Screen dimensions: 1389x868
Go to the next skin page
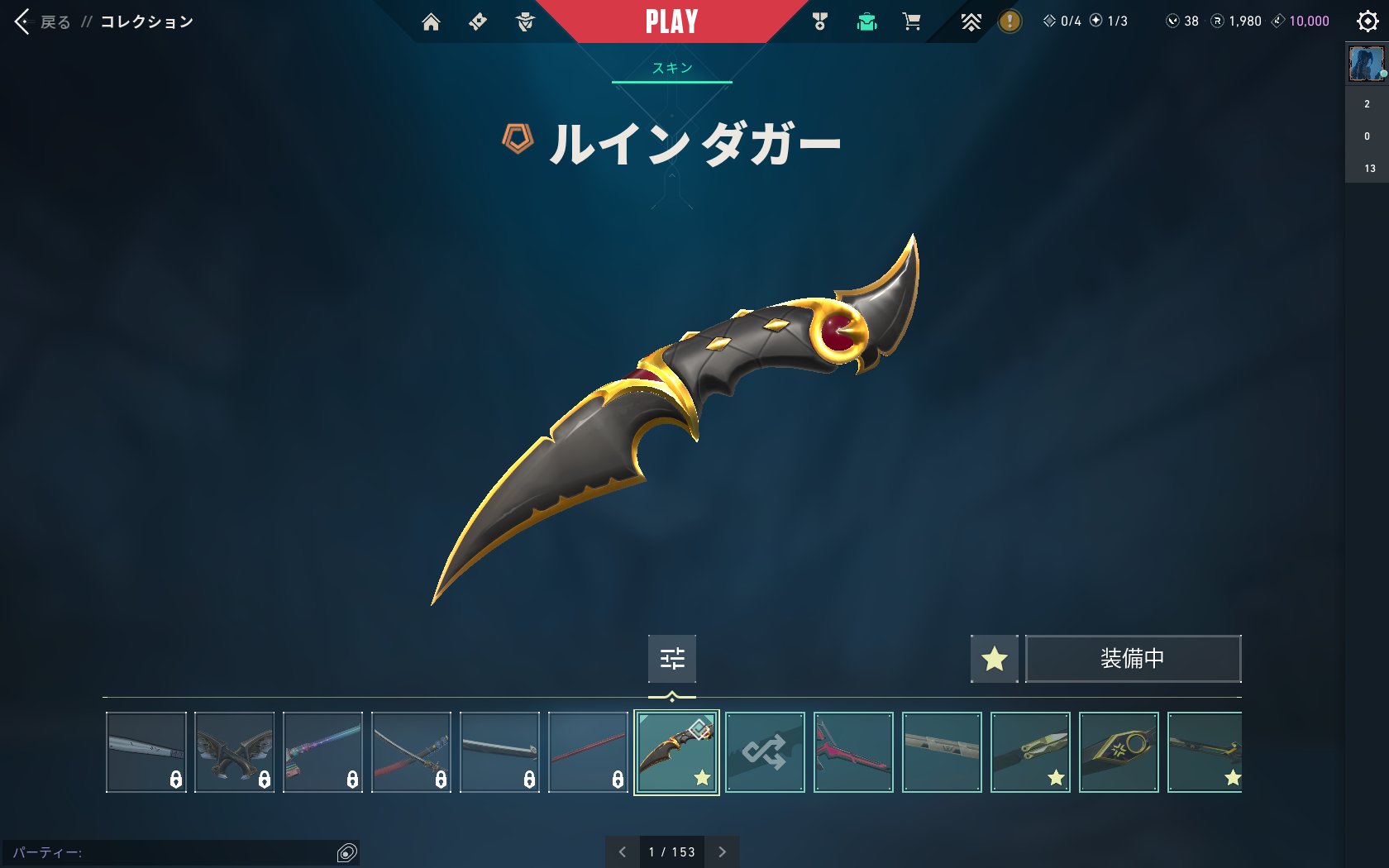click(722, 851)
